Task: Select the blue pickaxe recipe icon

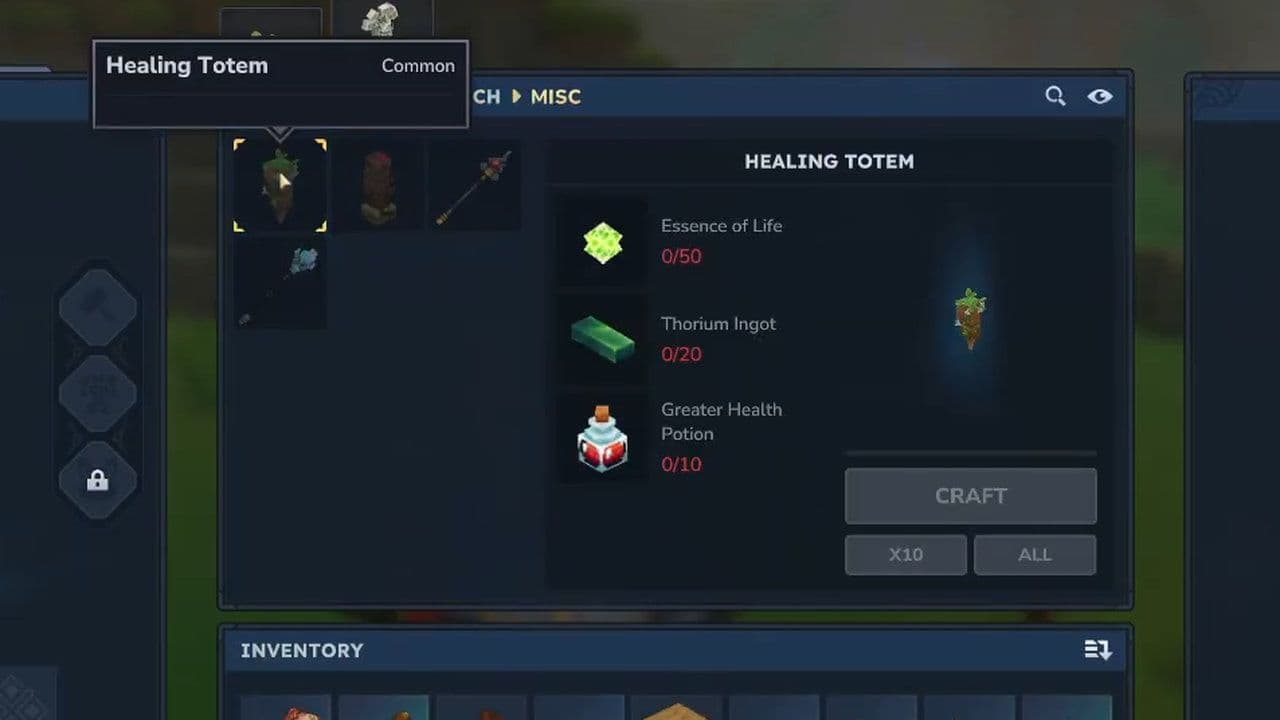Action: click(x=279, y=283)
